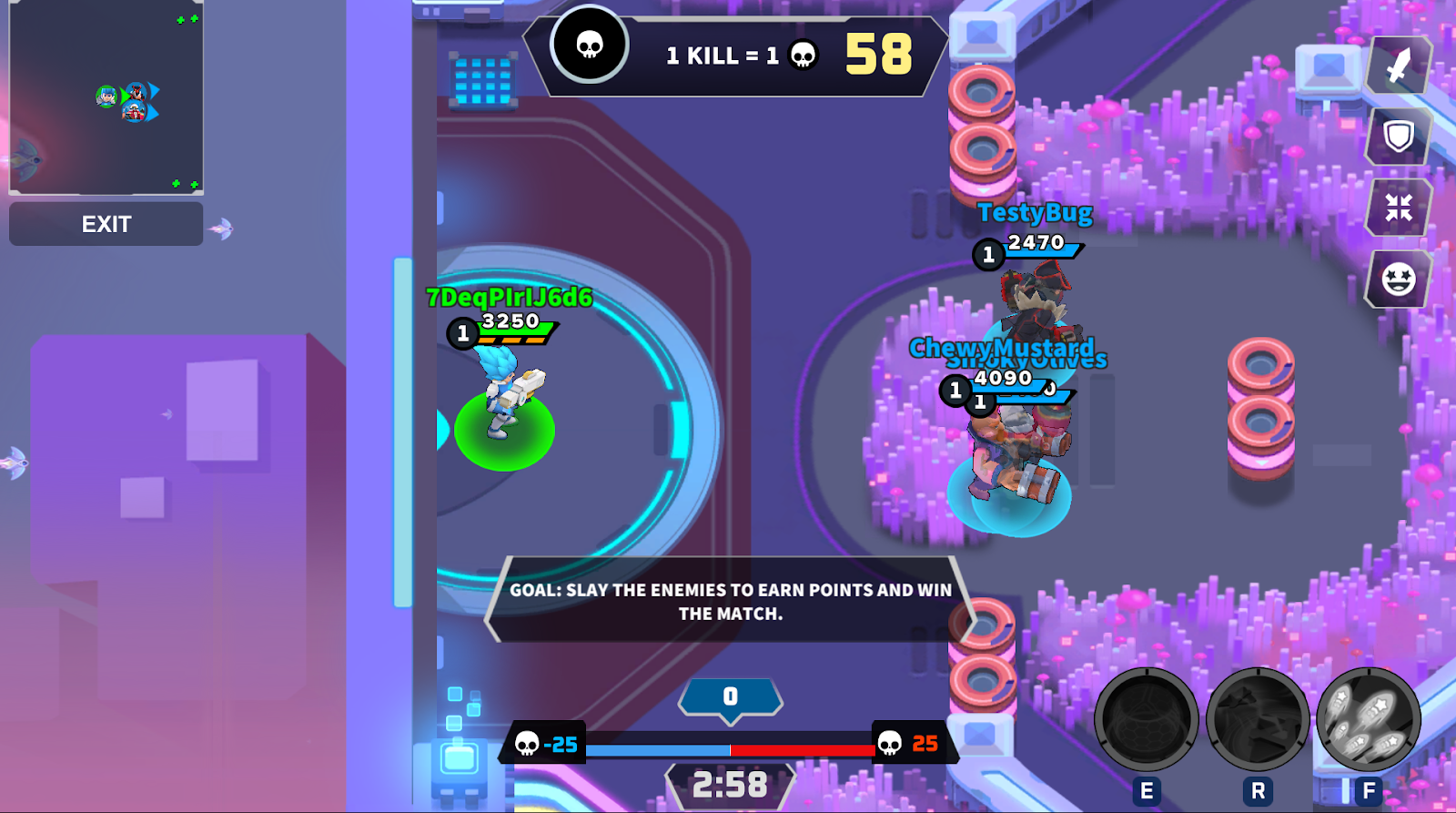Screen dimensions: 1456x813
Task: Click the red player avatar on the minimap
Action: (136, 93)
